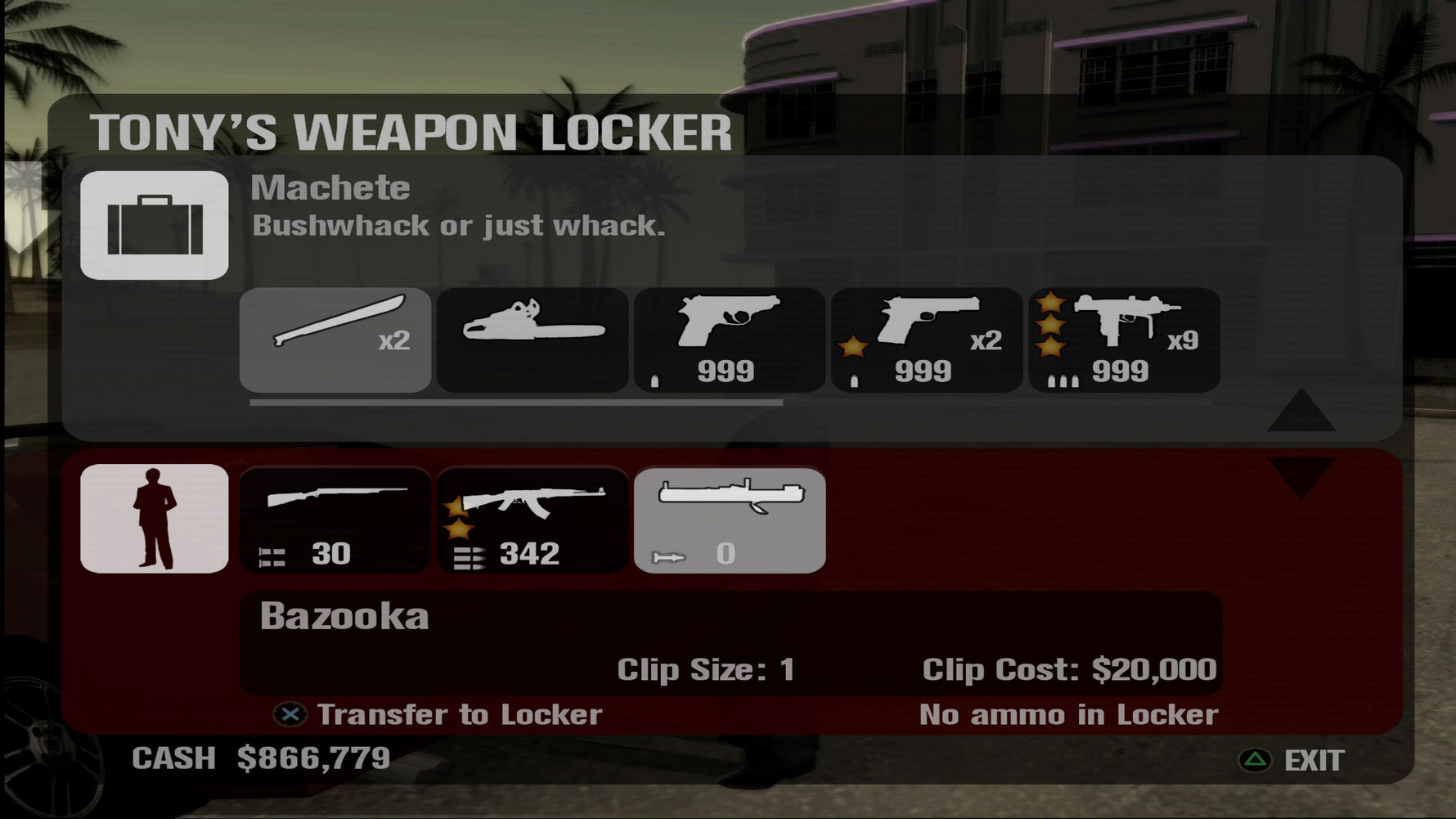Click the up arrow between panels
This screenshot has height=819, width=1456.
click(x=1301, y=412)
